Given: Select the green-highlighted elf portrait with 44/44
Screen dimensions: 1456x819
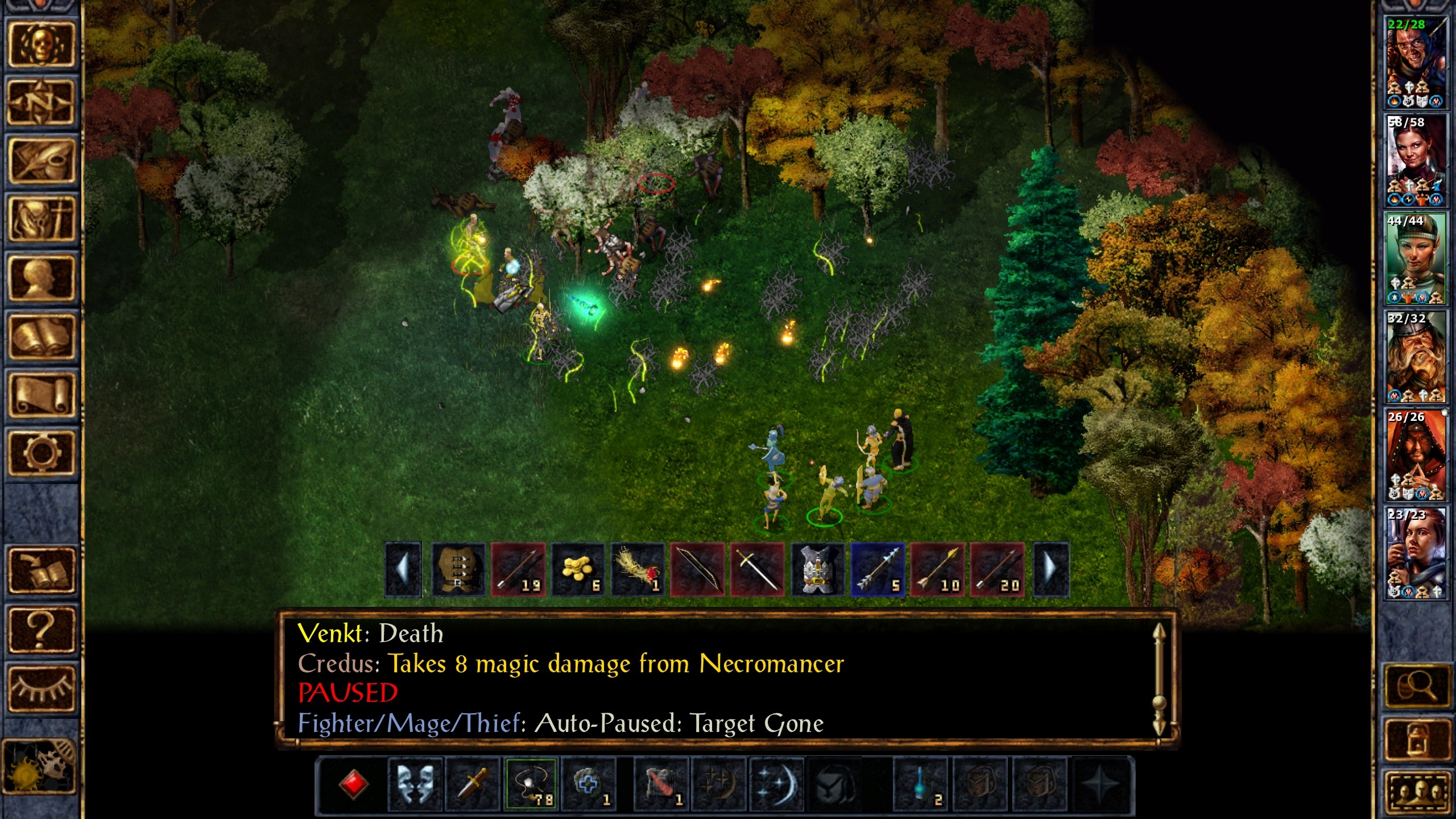Looking at the screenshot, I should 1416,259.
